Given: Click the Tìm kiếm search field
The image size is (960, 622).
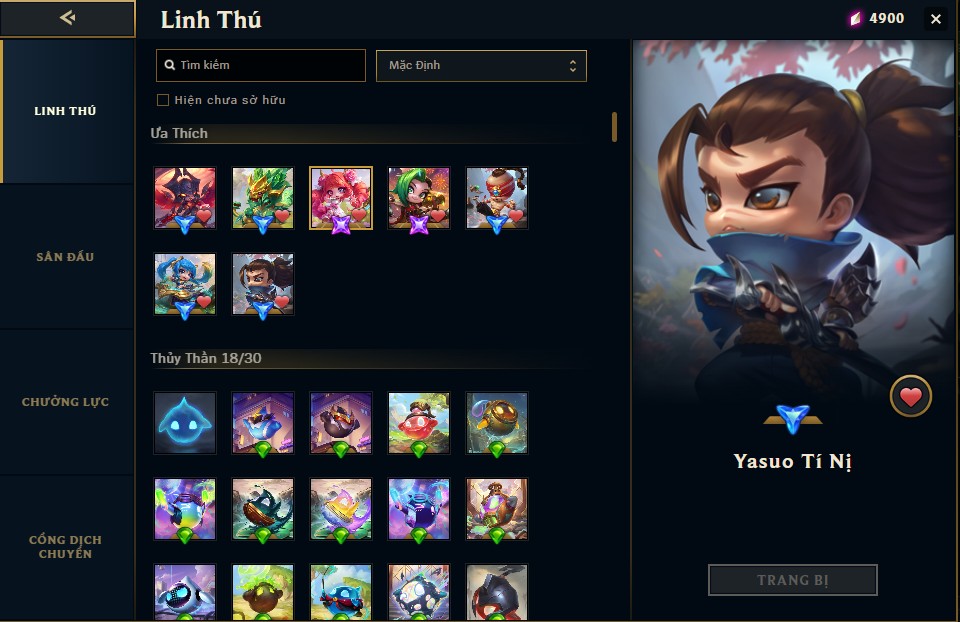Looking at the screenshot, I should click(262, 66).
